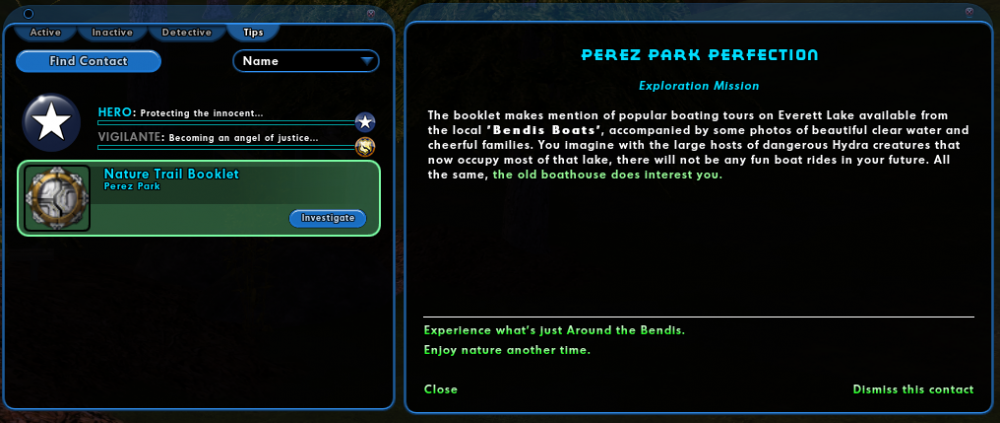This screenshot has width=1000, height=423.
Task: Click the Find Contact button
Action: coord(89,61)
